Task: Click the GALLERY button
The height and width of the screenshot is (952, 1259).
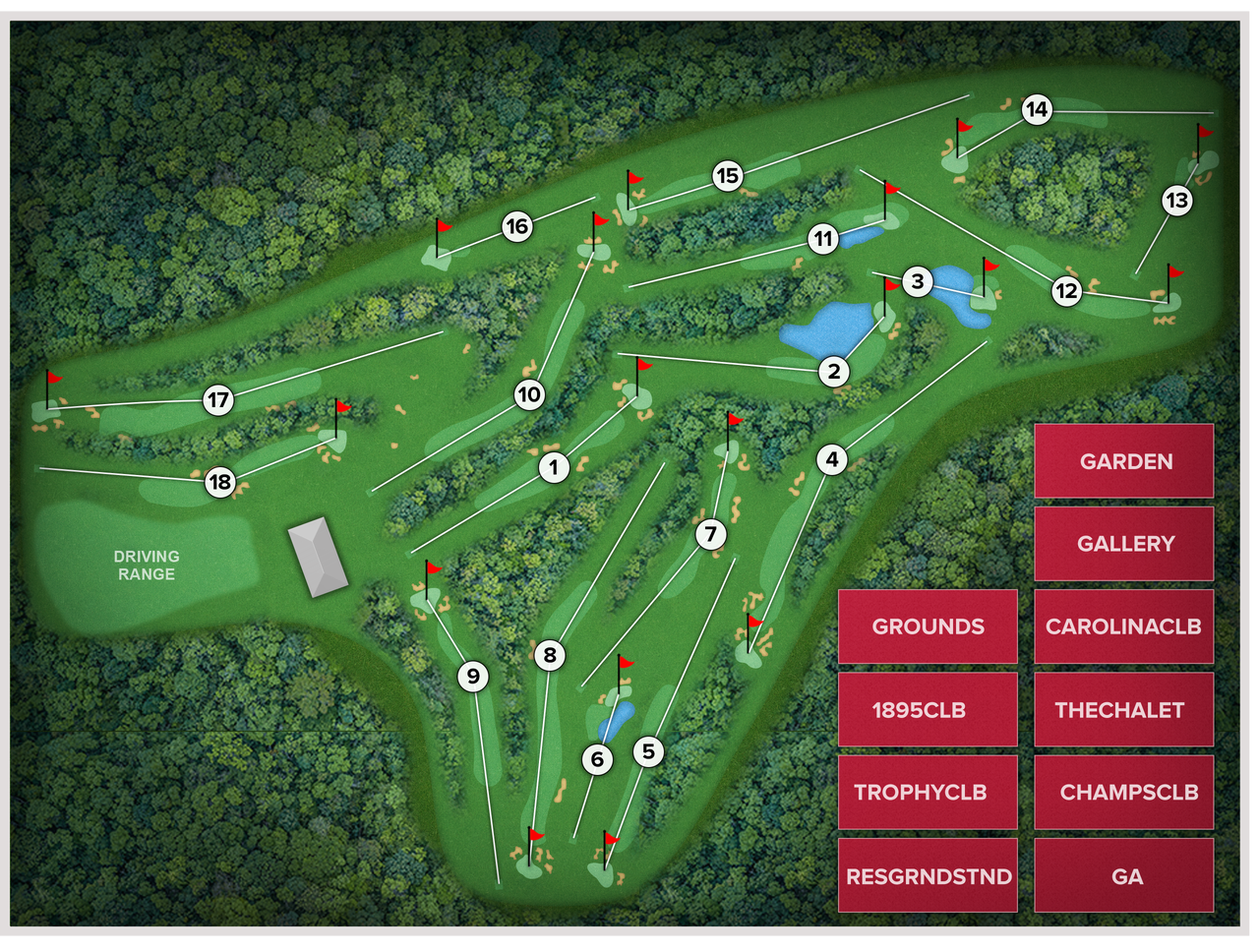Action: [x=1124, y=544]
